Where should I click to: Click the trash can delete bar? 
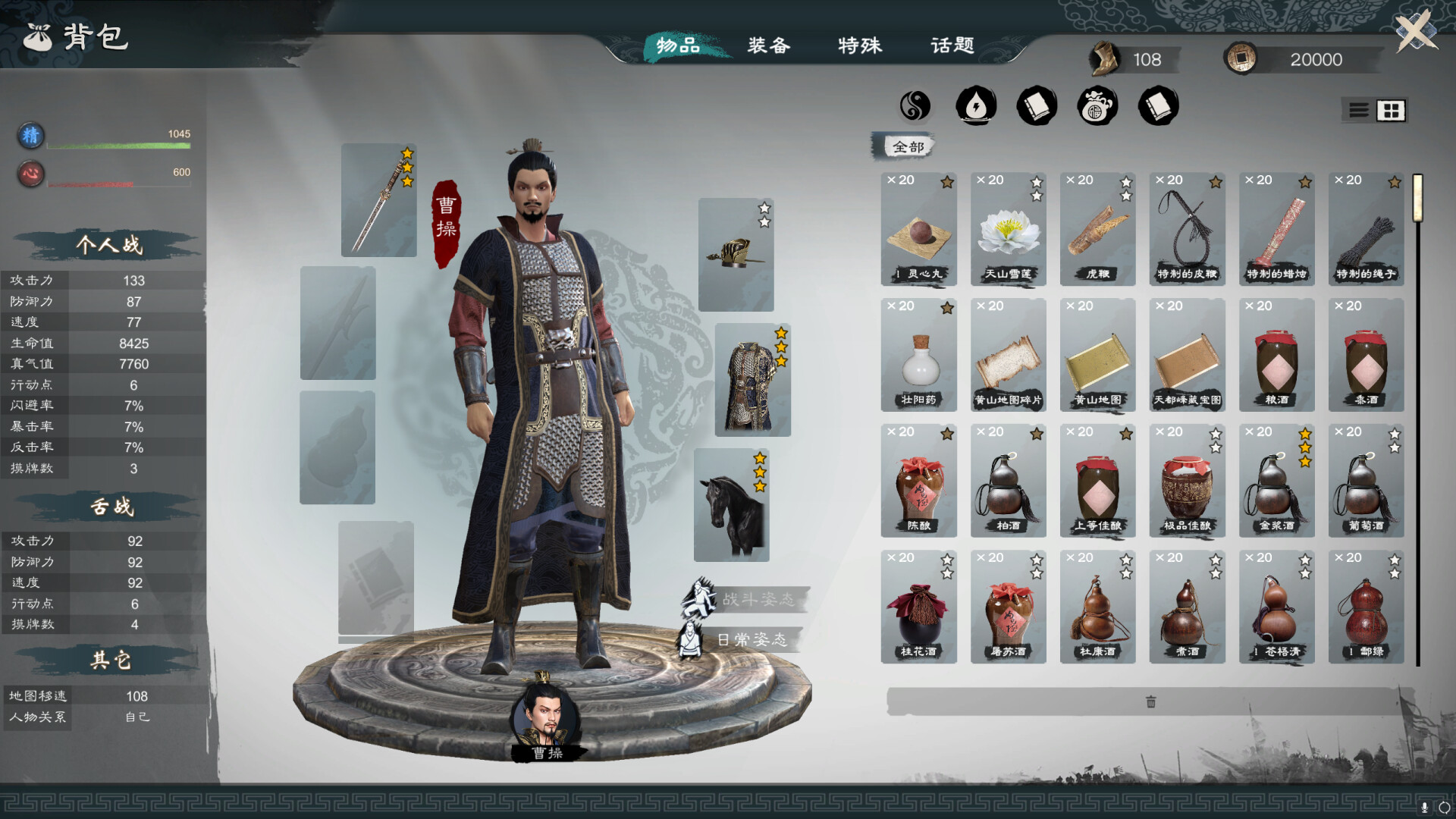pos(1150,701)
